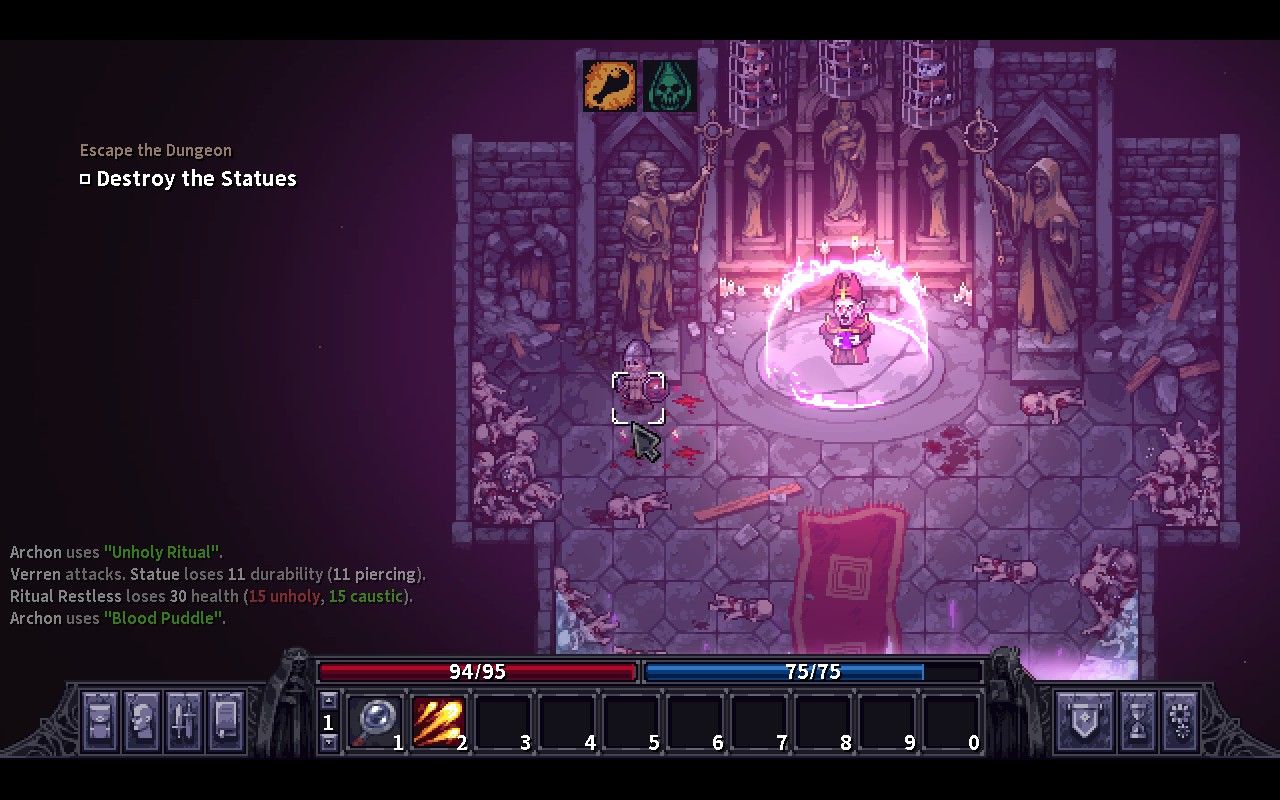Click the red health bar showing 94/95
Viewport: 1280px width, 800px height.
pos(476,672)
